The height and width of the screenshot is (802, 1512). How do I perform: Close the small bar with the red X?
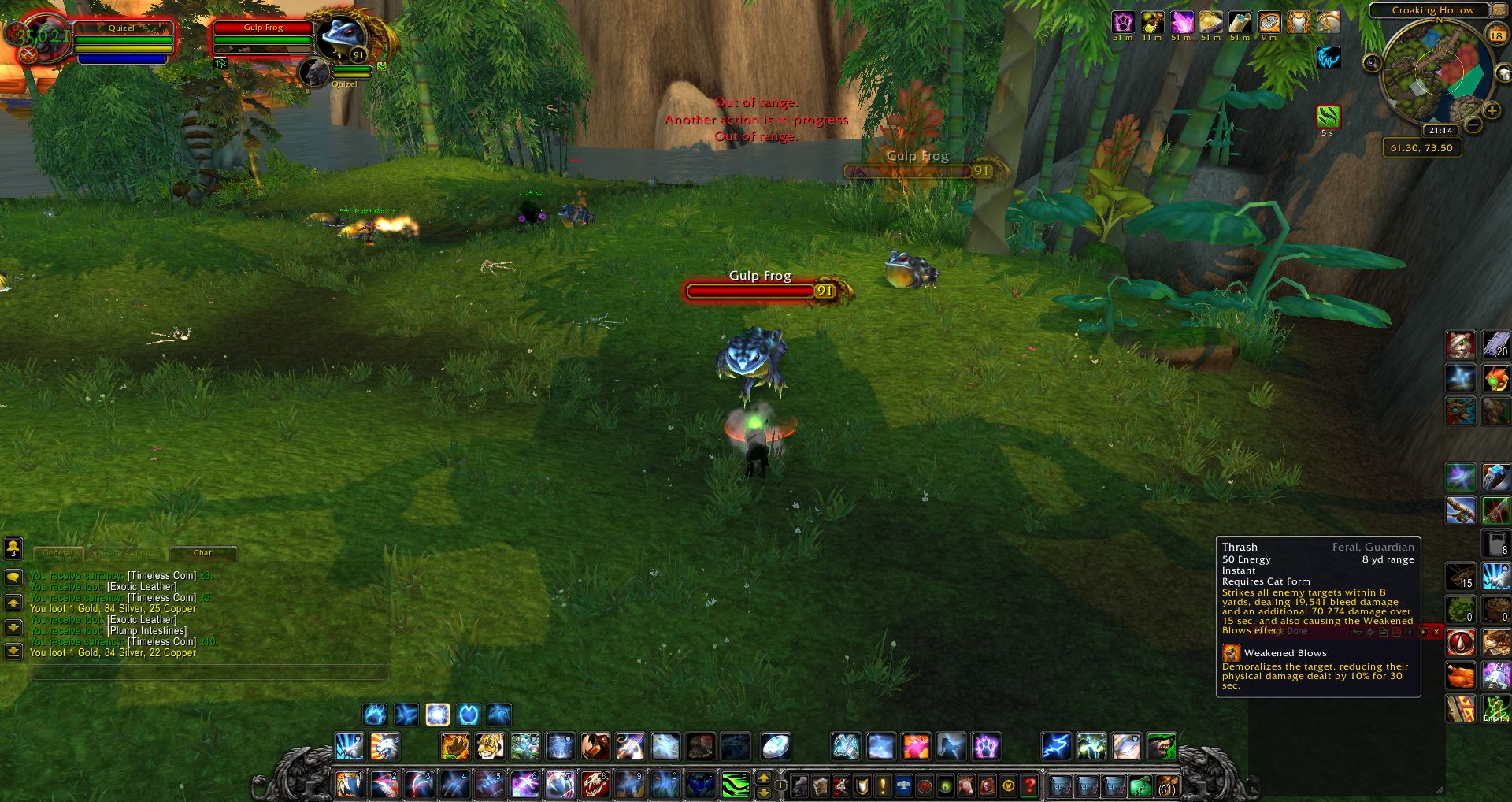click(1436, 632)
